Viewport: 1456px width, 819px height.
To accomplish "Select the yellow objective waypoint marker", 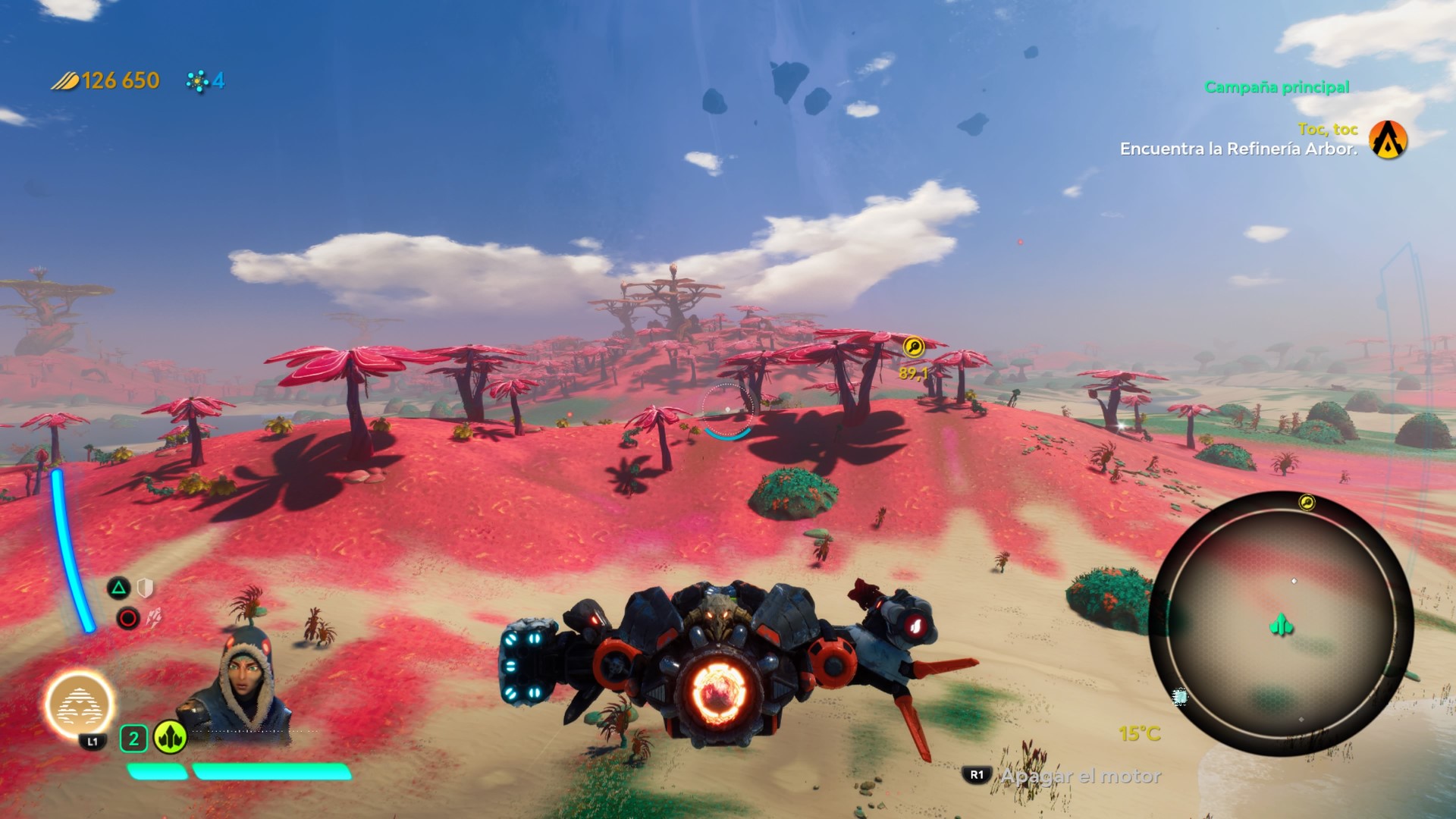I will pos(914,347).
